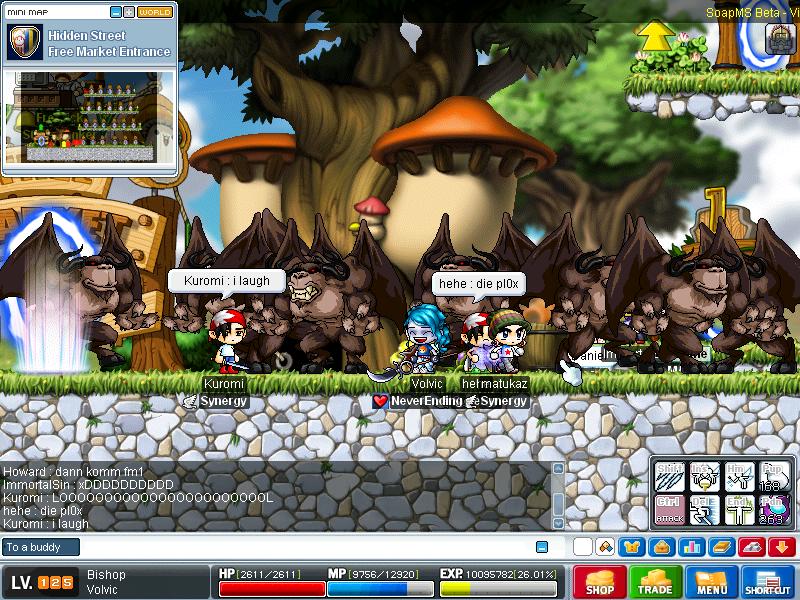The width and height of the screenshot is (800, 600).
Task: Activate the Ins quick slot skill
Action: click(x=704, y=475)
